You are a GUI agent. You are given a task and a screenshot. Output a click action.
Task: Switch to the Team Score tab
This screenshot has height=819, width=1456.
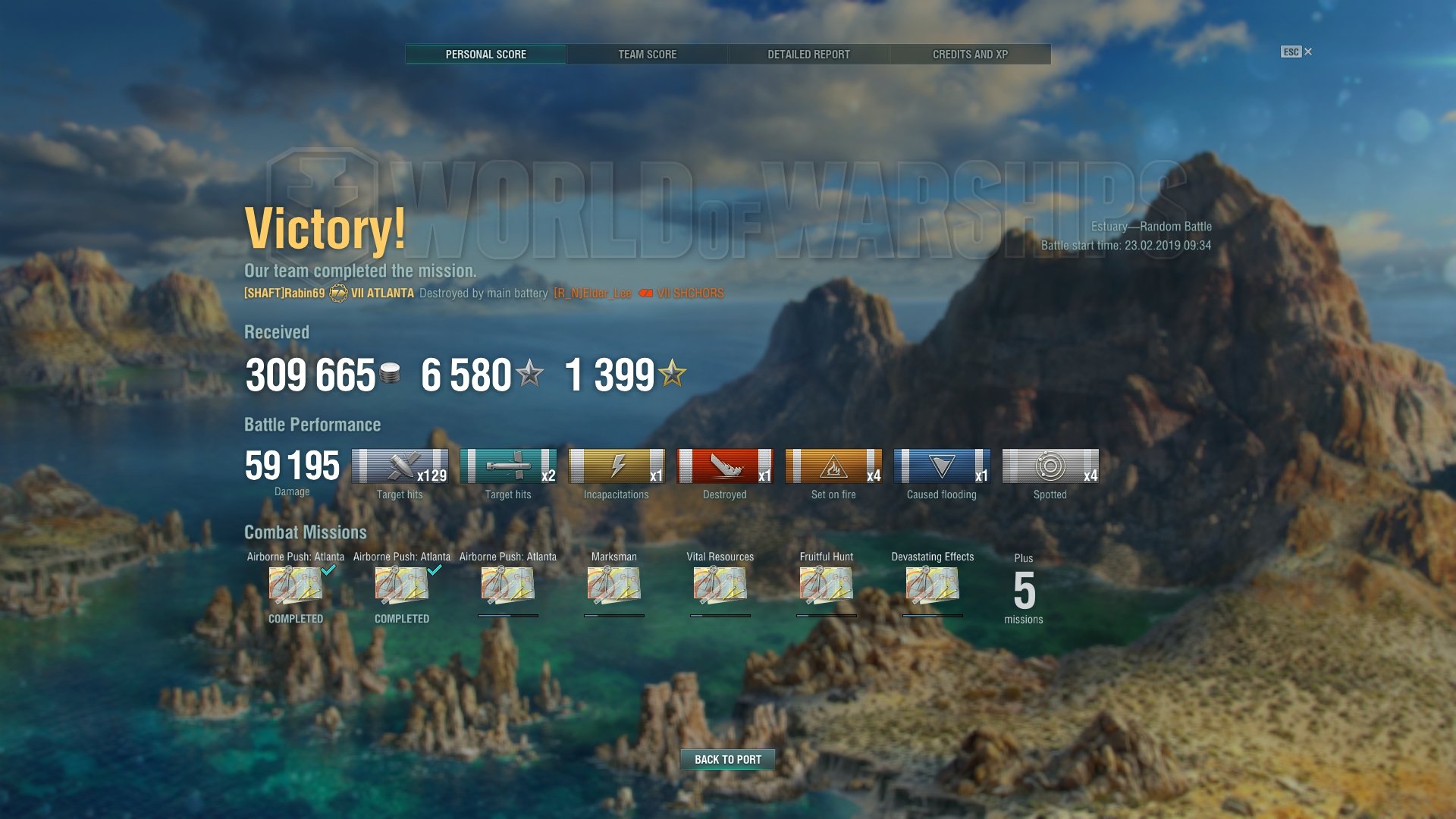coord(647,55)
